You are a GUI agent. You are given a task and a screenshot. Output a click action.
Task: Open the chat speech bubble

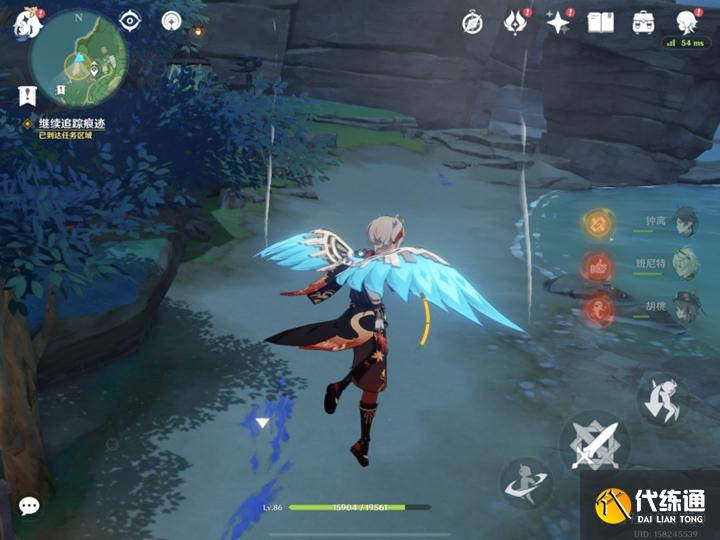29,506
